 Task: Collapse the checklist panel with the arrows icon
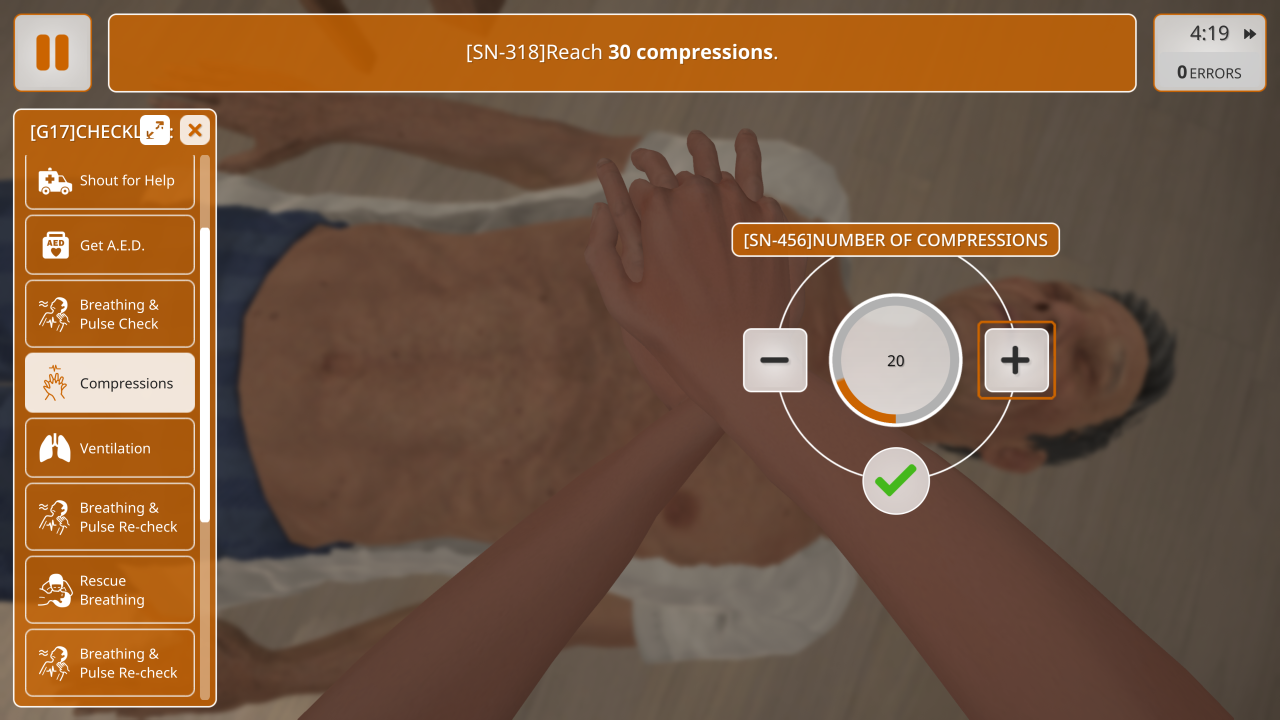pyautogui.click(x=155, y=130)
